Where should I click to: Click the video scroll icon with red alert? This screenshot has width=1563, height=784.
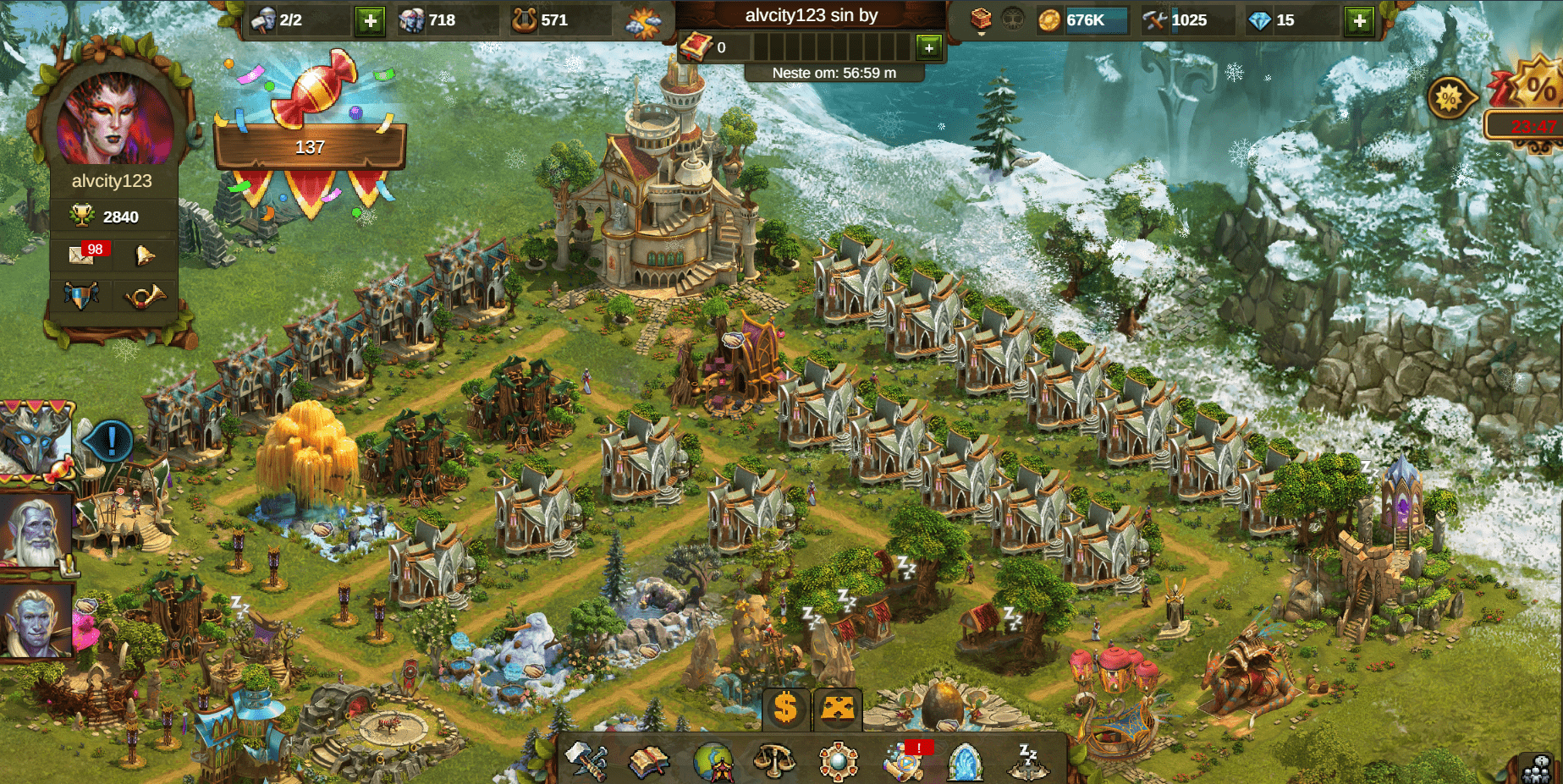point(903,761)
